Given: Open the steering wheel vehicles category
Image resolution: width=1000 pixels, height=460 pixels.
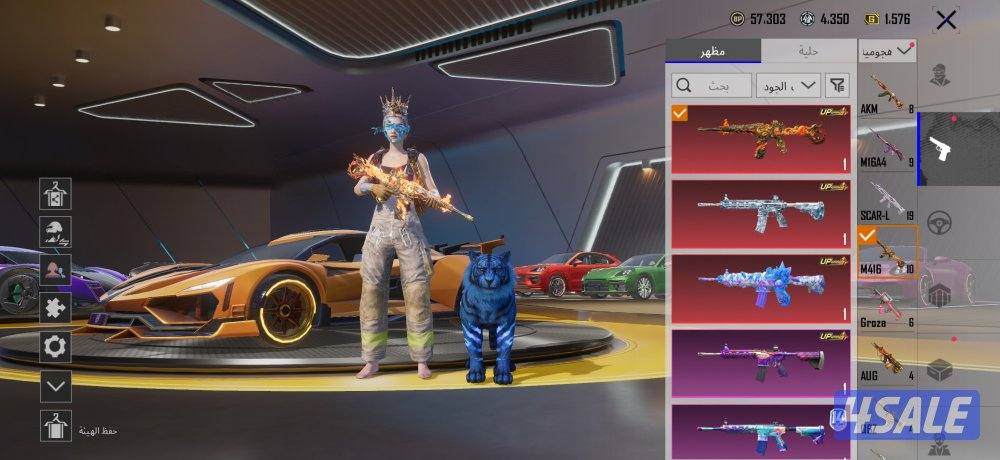Looking at the screenshot, I should 940,222.
